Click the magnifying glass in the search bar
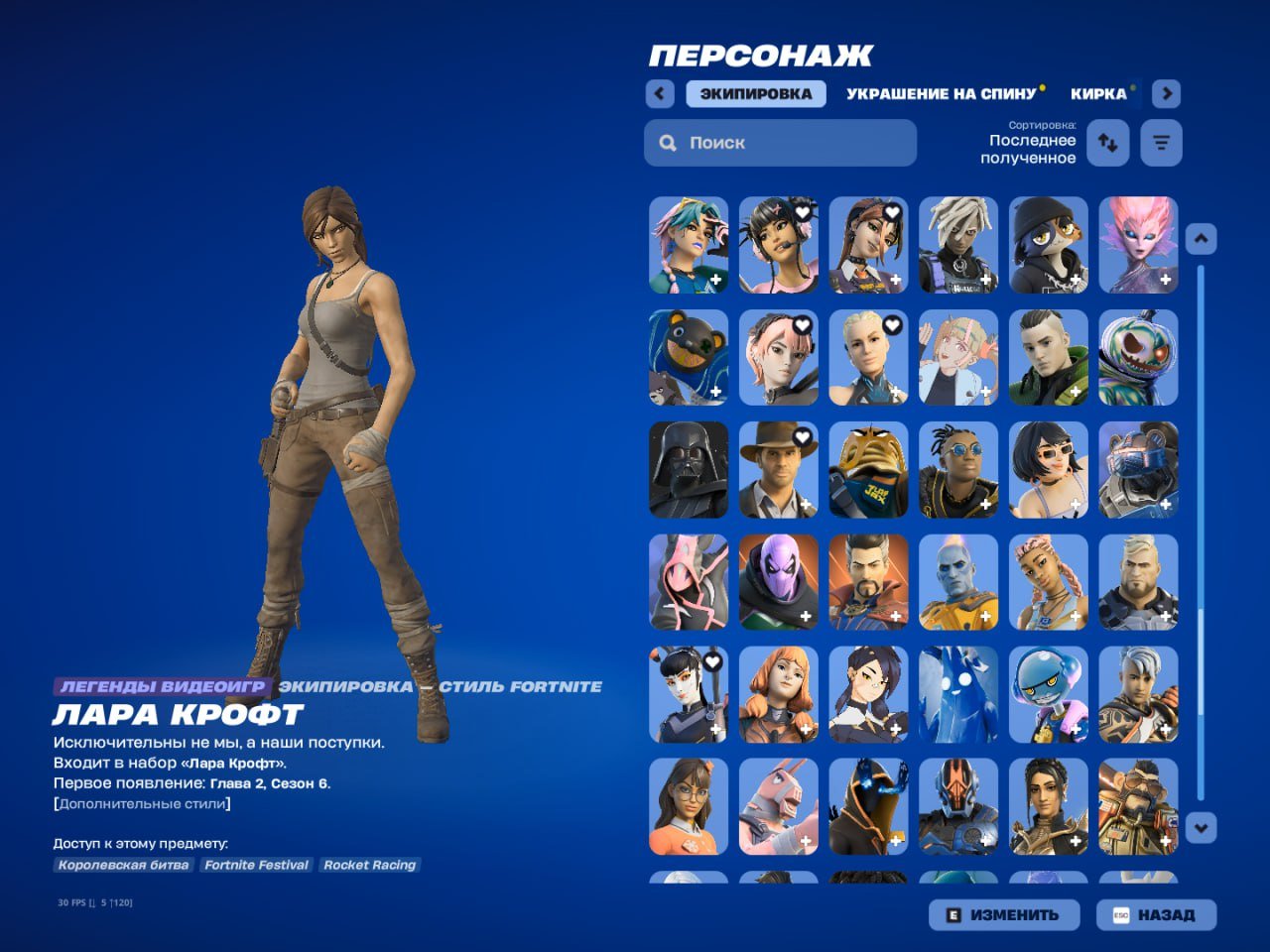Image resolution: width=1270 pixels, height=952 pixels. [668, 143]
